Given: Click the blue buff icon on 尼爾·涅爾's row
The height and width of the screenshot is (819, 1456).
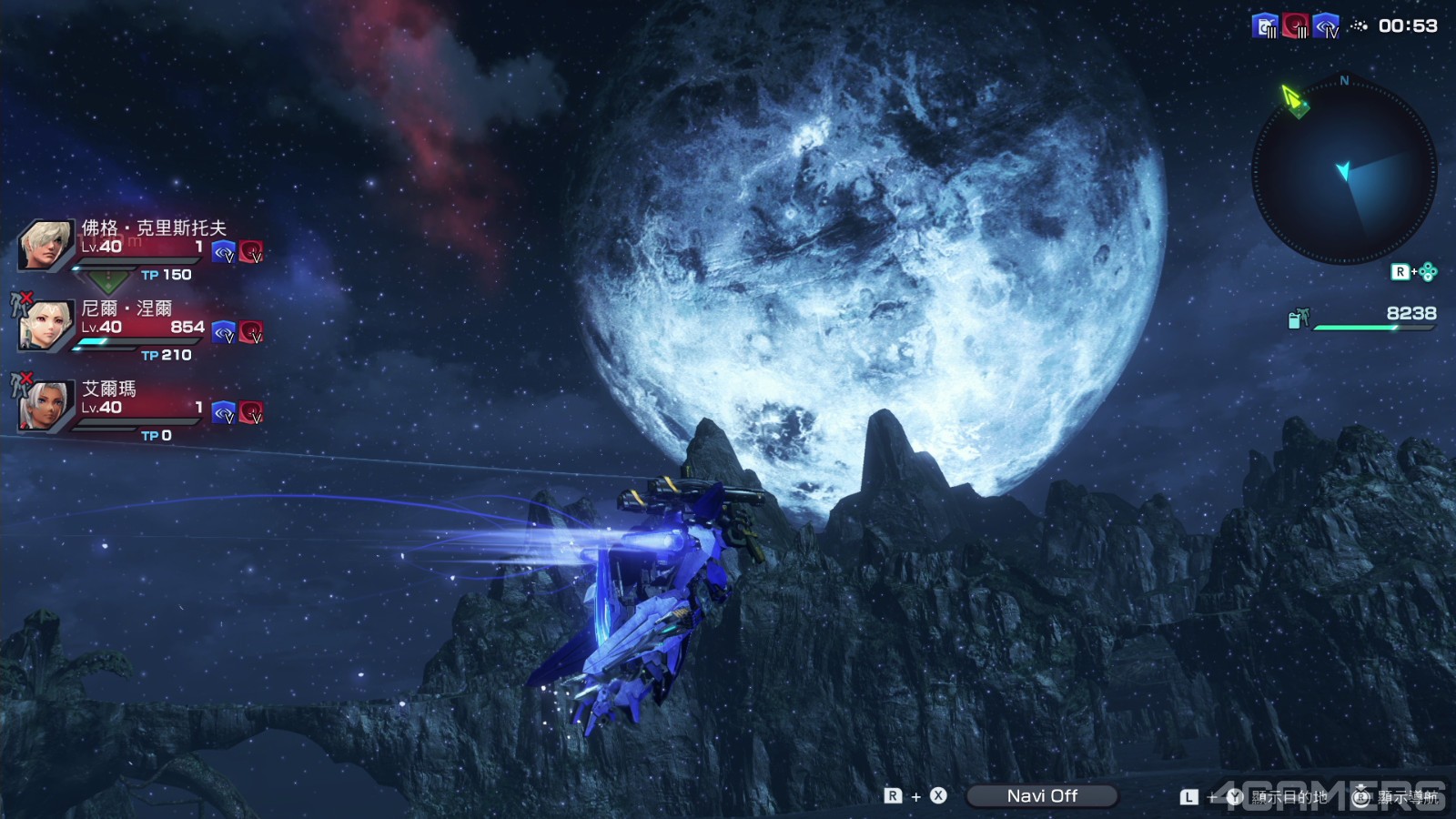Looking at the screenshot, I should click(x=224, y=332).
